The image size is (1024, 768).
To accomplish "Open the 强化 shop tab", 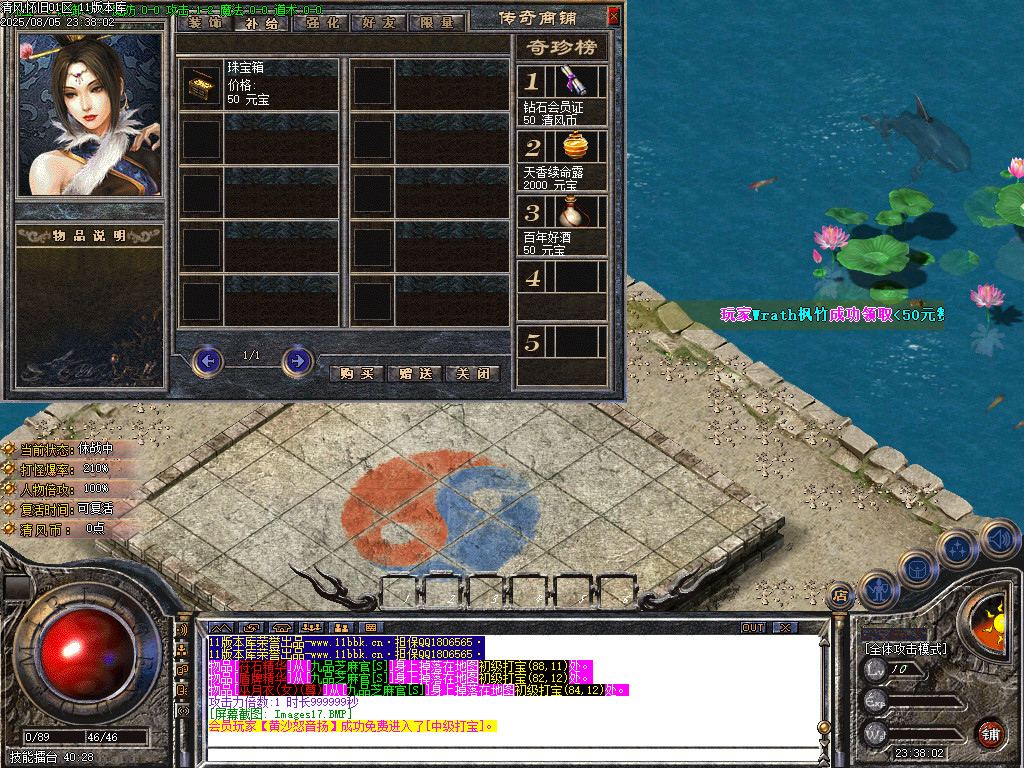I will tap(319, 22).
